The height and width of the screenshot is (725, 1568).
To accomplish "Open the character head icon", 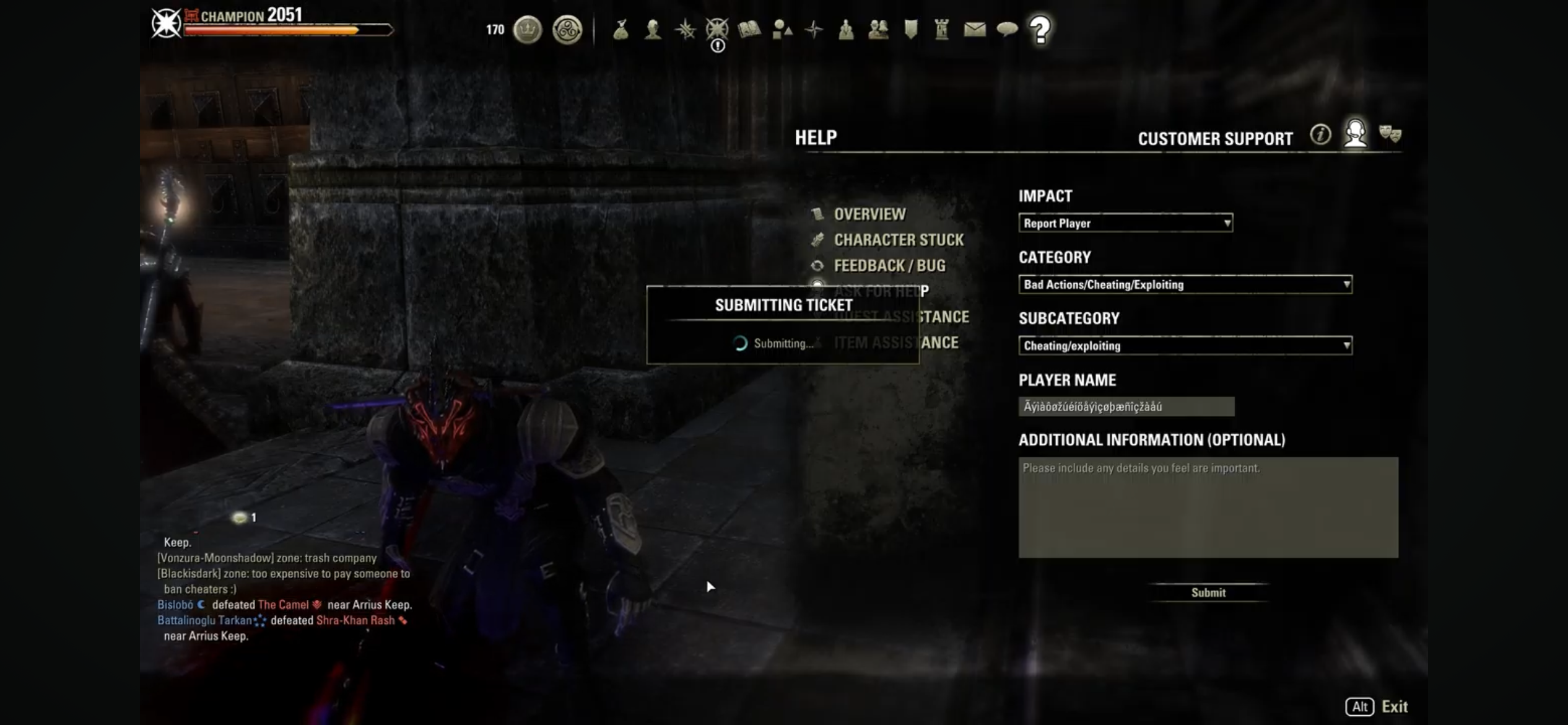I will pos(652,29).
